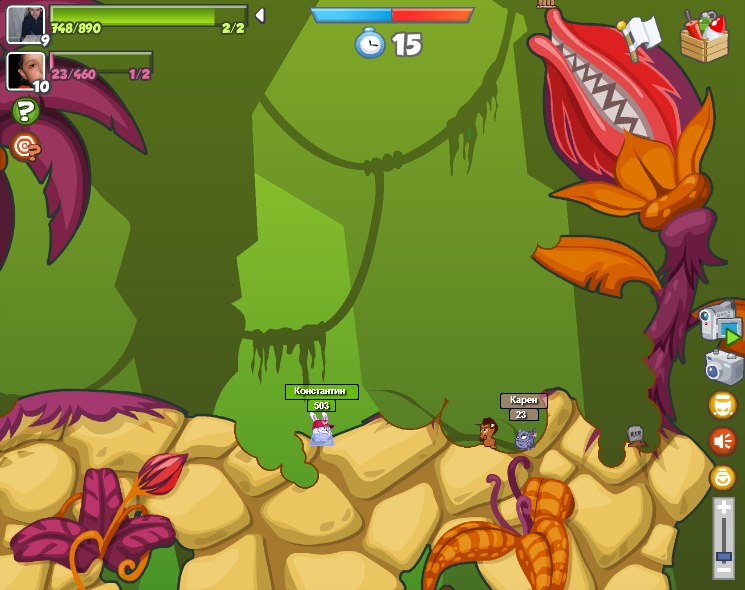Toggle sound with the speaker button
Image resolution: width=745 pixels, height=590 pixels.
click(x=722, y=440)
